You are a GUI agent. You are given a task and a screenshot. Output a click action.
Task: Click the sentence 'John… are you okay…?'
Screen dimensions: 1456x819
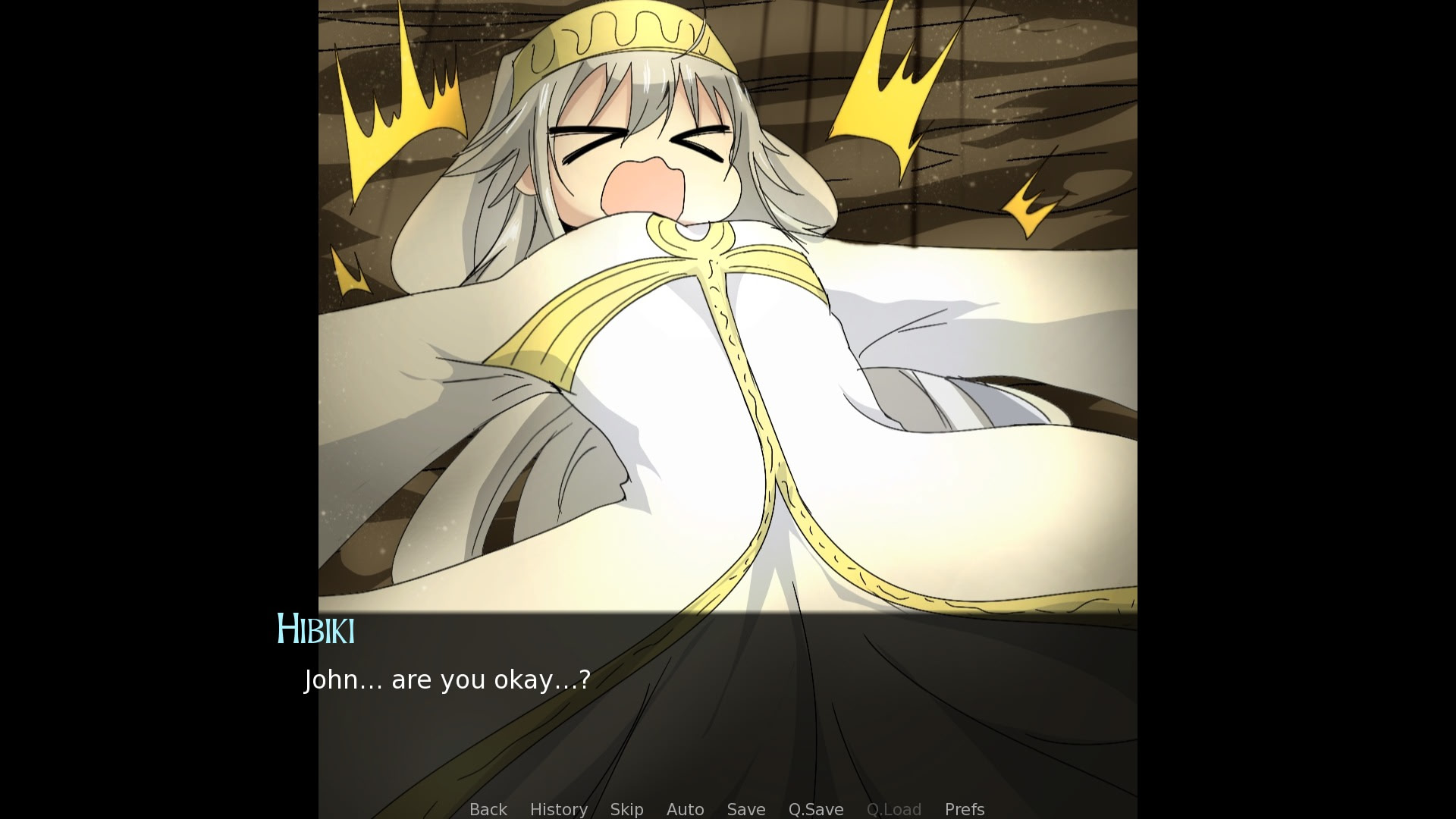point(447,679)
